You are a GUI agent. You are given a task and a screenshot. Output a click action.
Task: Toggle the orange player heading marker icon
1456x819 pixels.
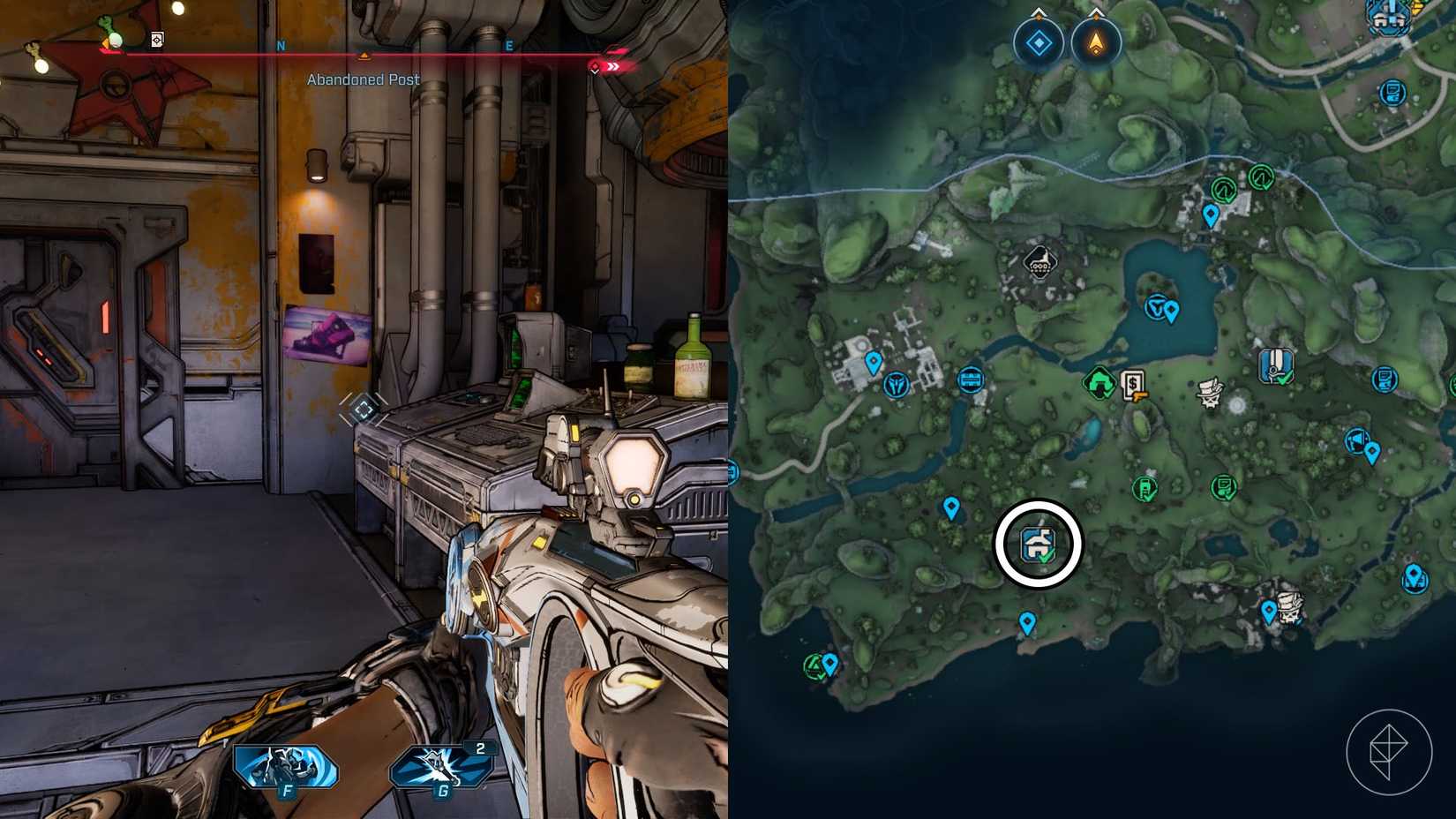[1097, 44]
